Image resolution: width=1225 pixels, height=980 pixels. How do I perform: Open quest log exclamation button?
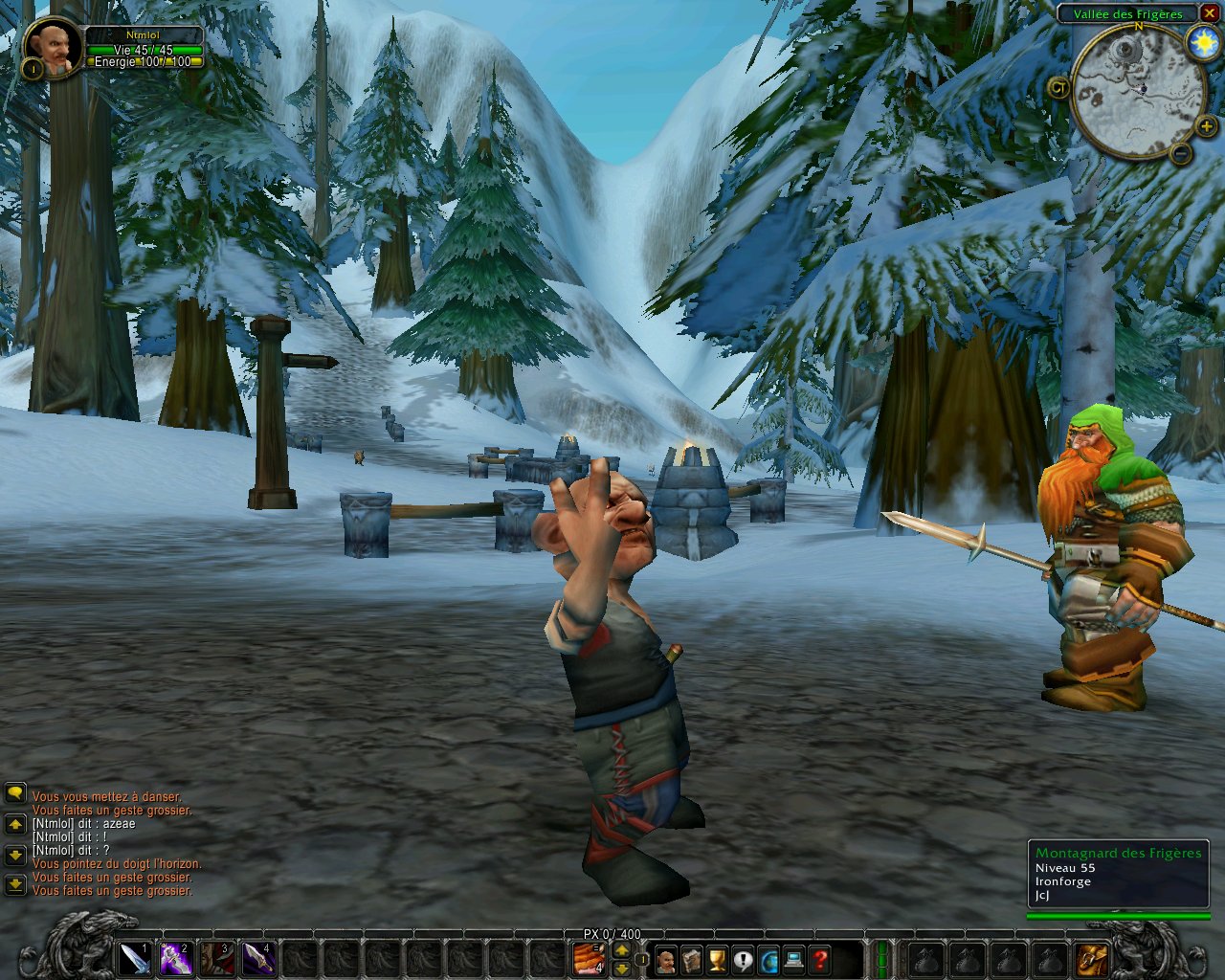click(743, 959)
